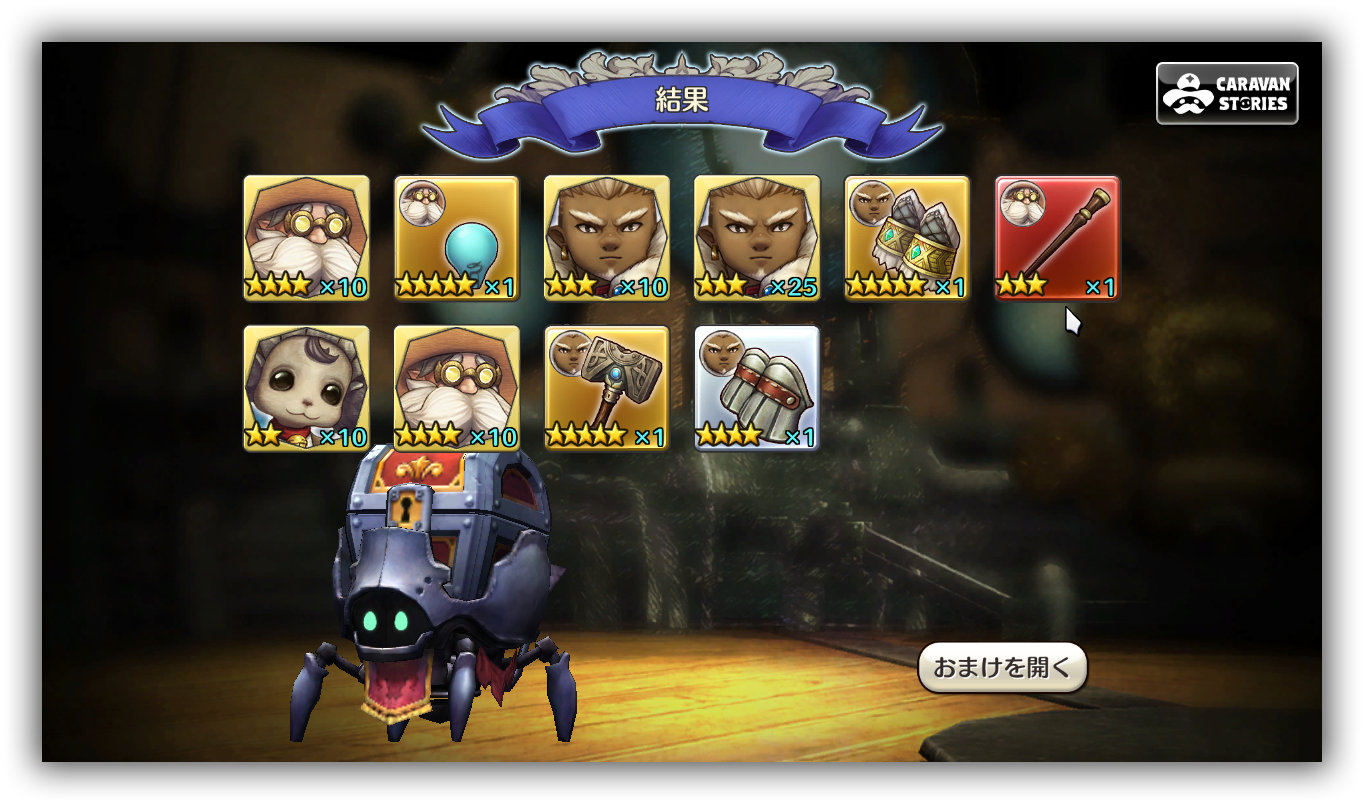
Task: Inspect the five-star war hammer reward
Action: tap(607, 388)
